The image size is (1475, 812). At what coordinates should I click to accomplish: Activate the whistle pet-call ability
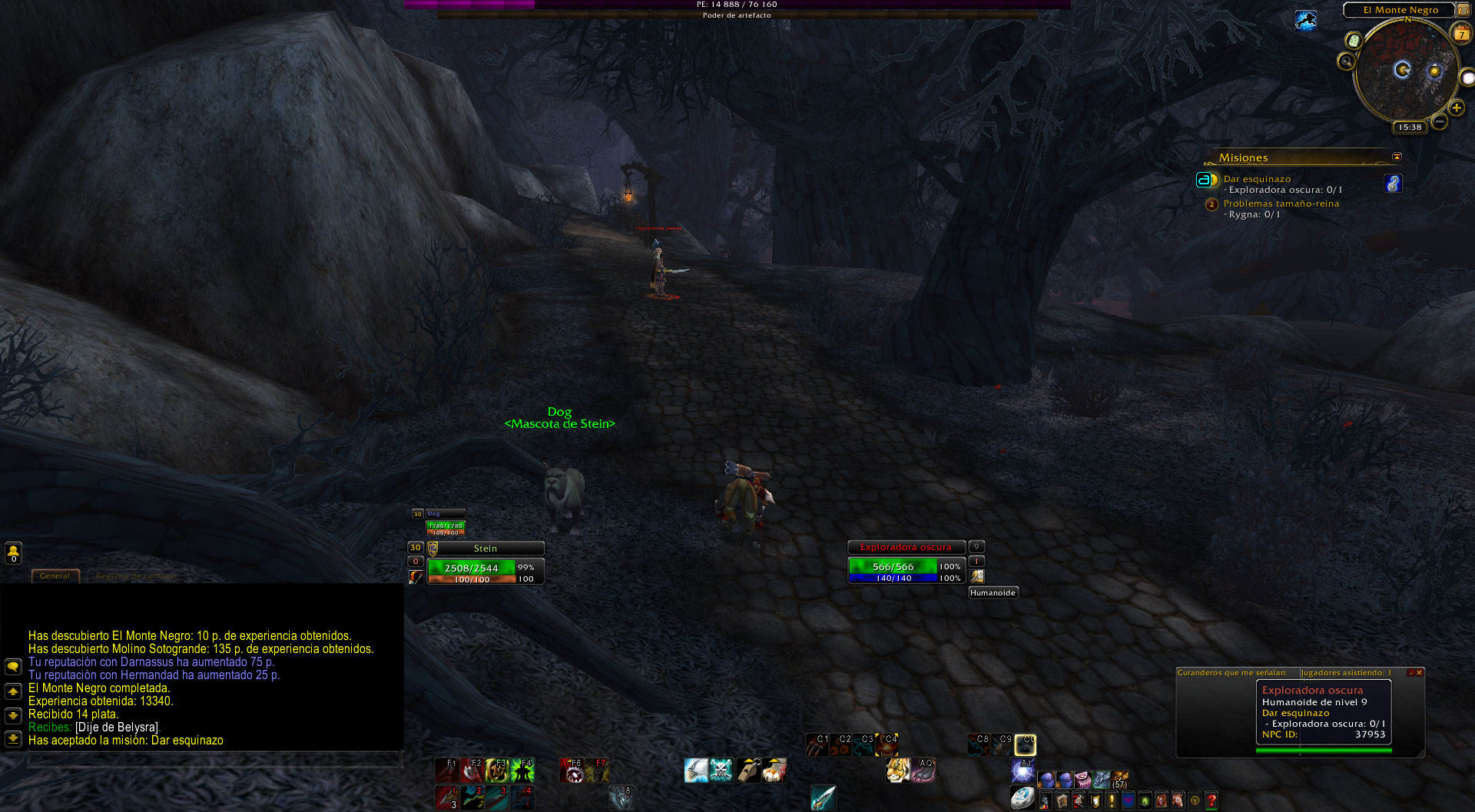[x=747, y=770]
